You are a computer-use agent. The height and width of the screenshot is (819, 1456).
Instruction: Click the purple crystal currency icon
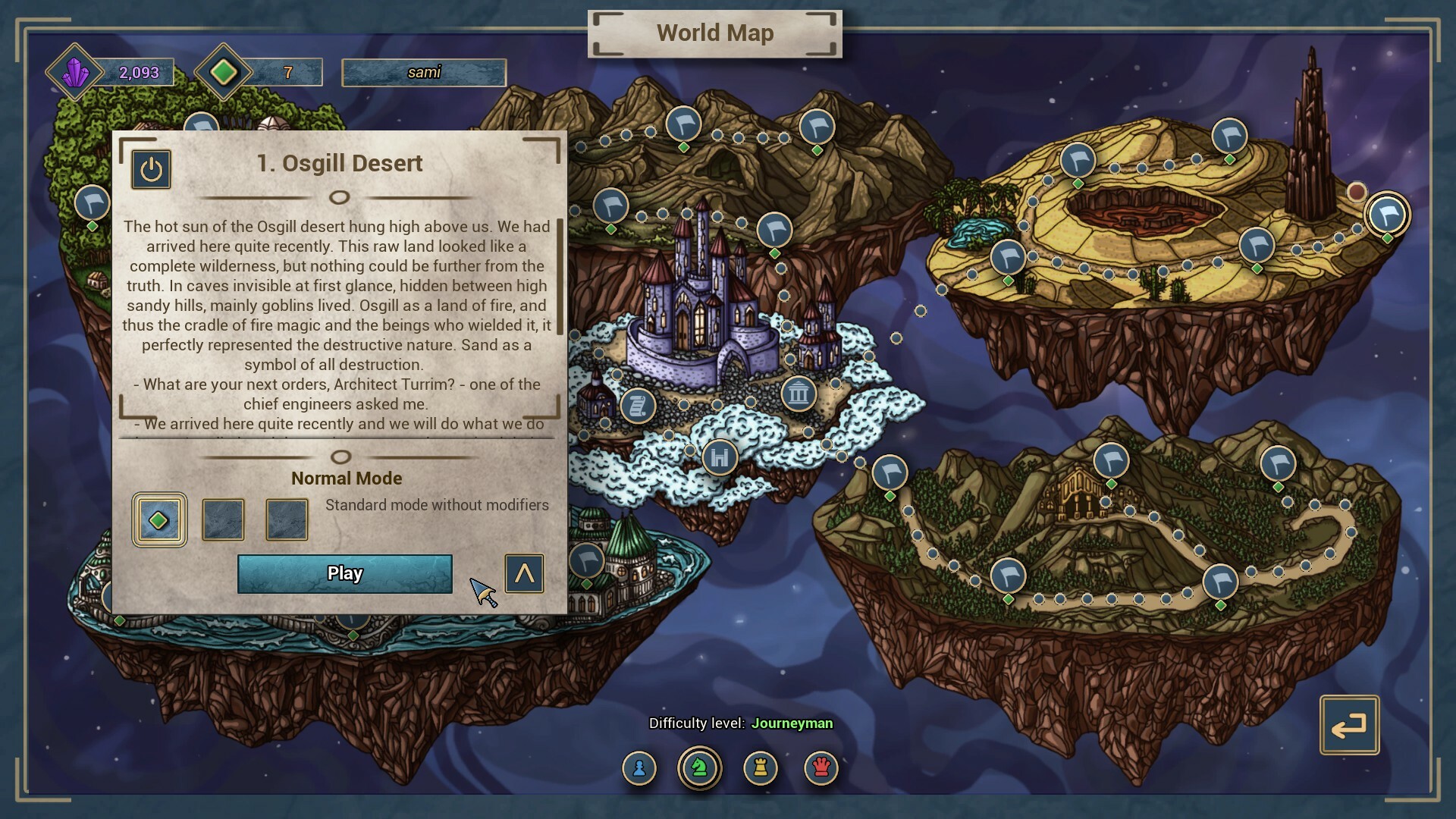tap(74, 72)
